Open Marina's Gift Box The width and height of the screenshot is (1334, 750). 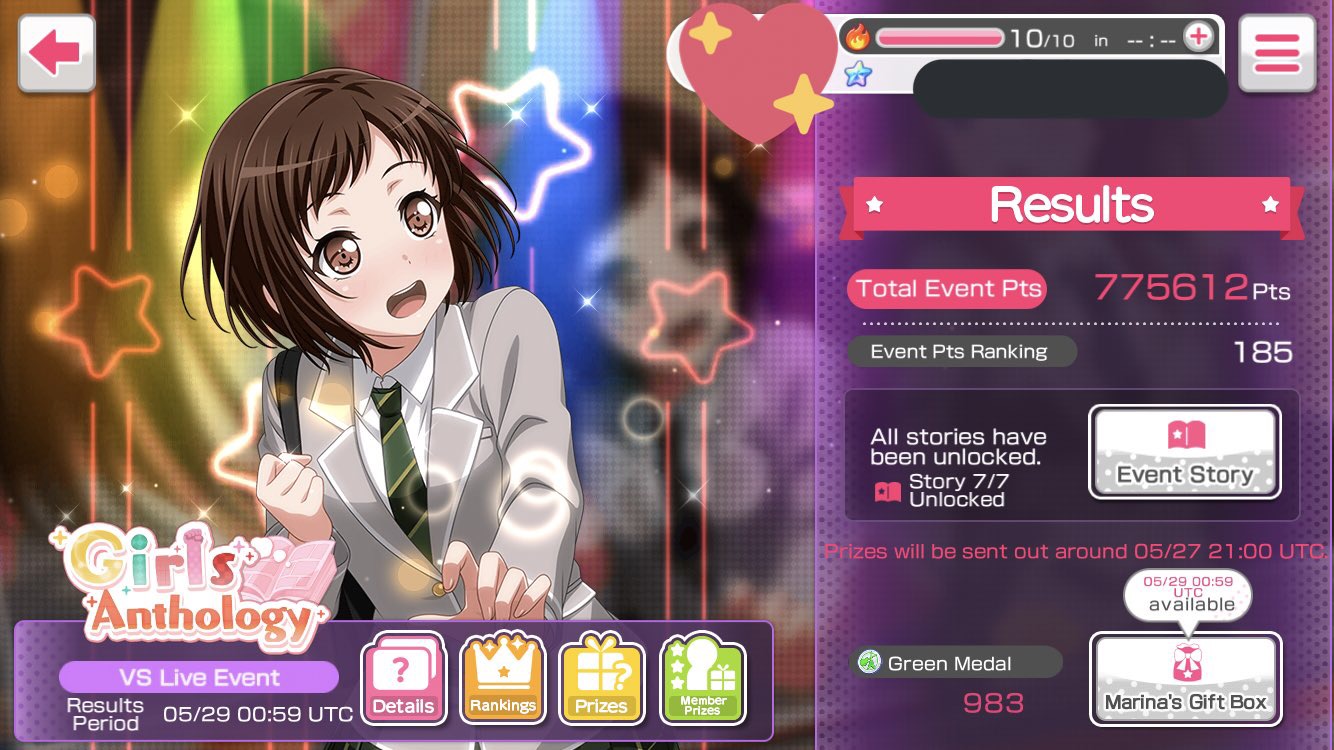click(1185, 679)
